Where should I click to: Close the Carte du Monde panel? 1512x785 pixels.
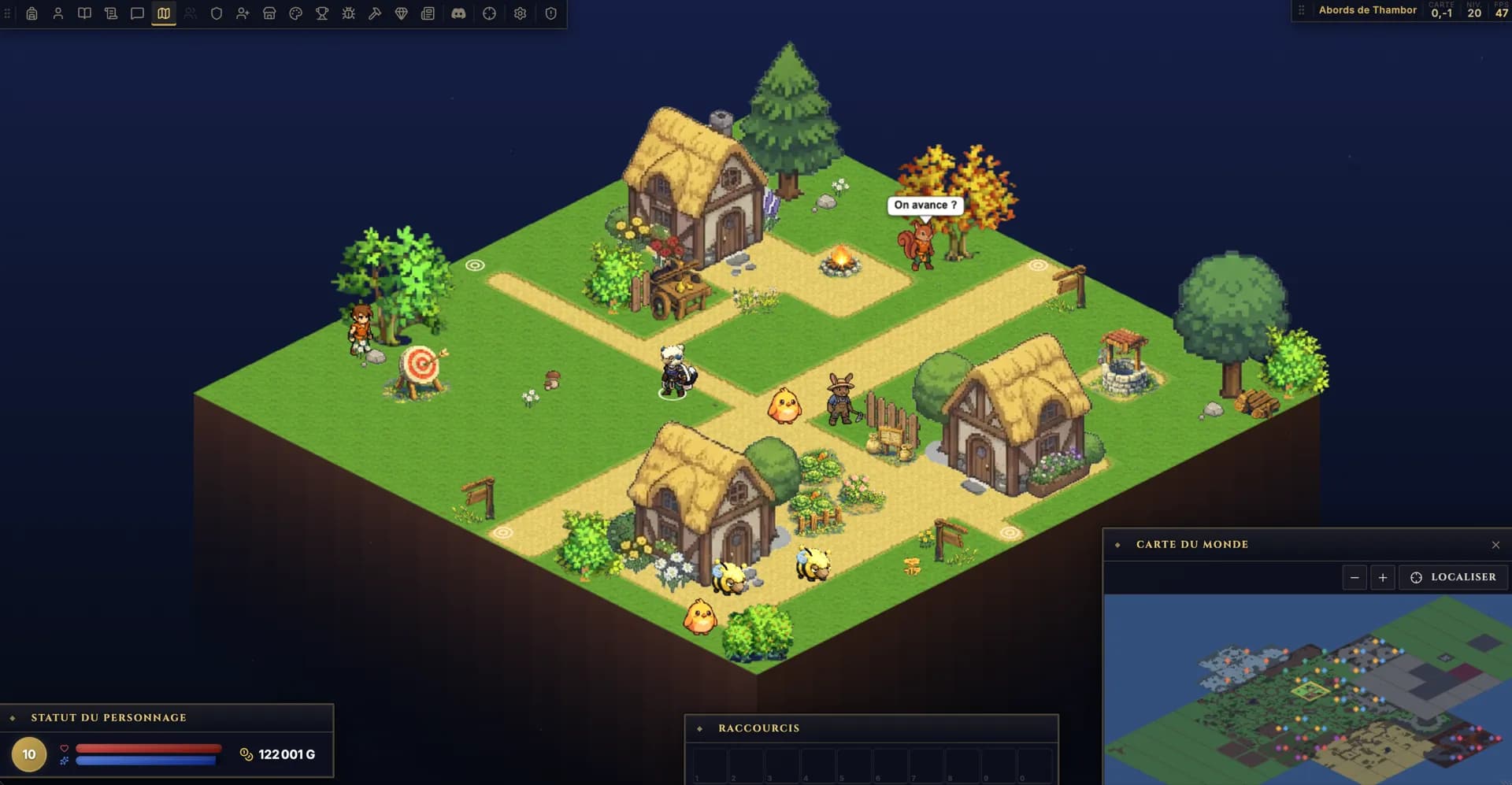(x=1495, y=545)
